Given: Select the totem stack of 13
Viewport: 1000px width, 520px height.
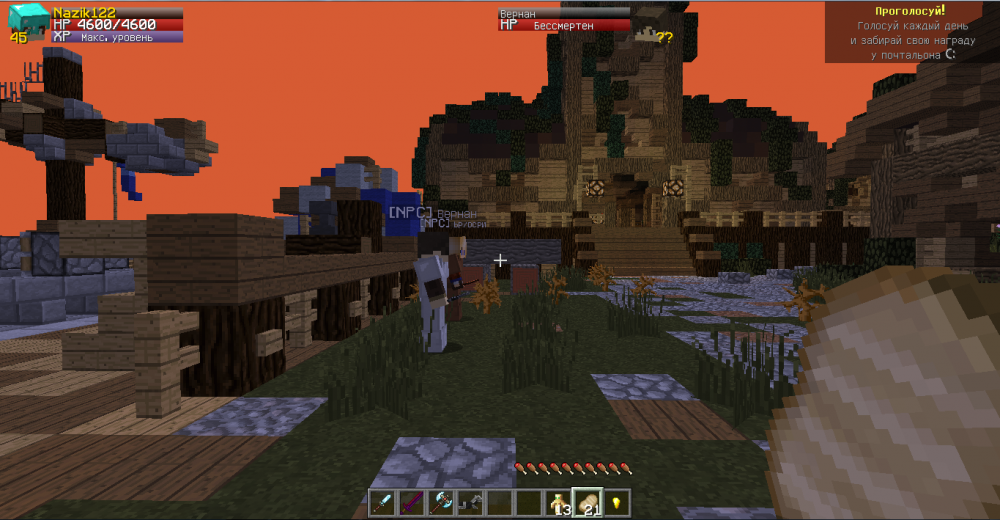Looking at the screenshot, I should (557, 502).
